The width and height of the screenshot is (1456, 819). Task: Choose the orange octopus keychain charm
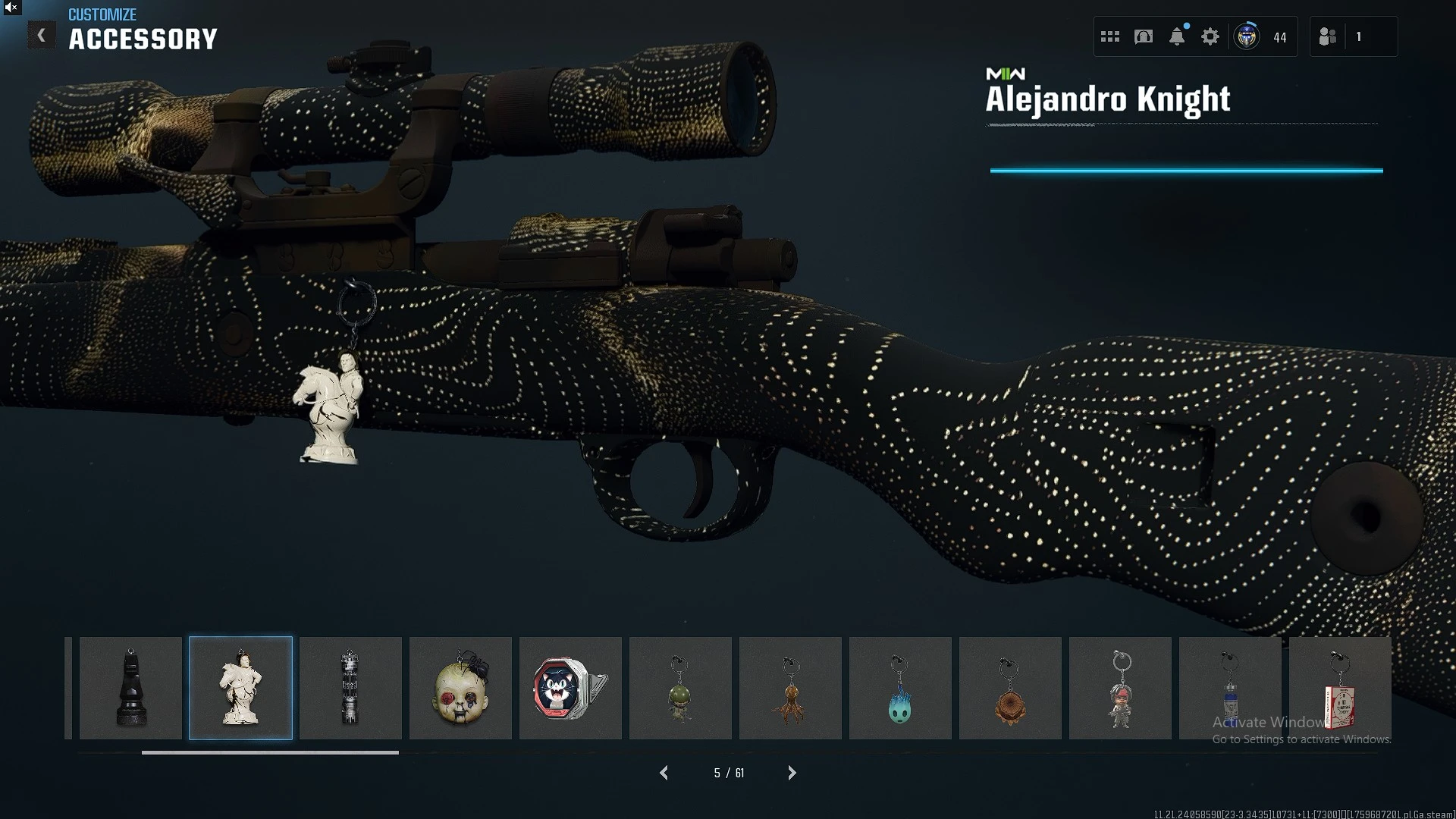point(790,688)
